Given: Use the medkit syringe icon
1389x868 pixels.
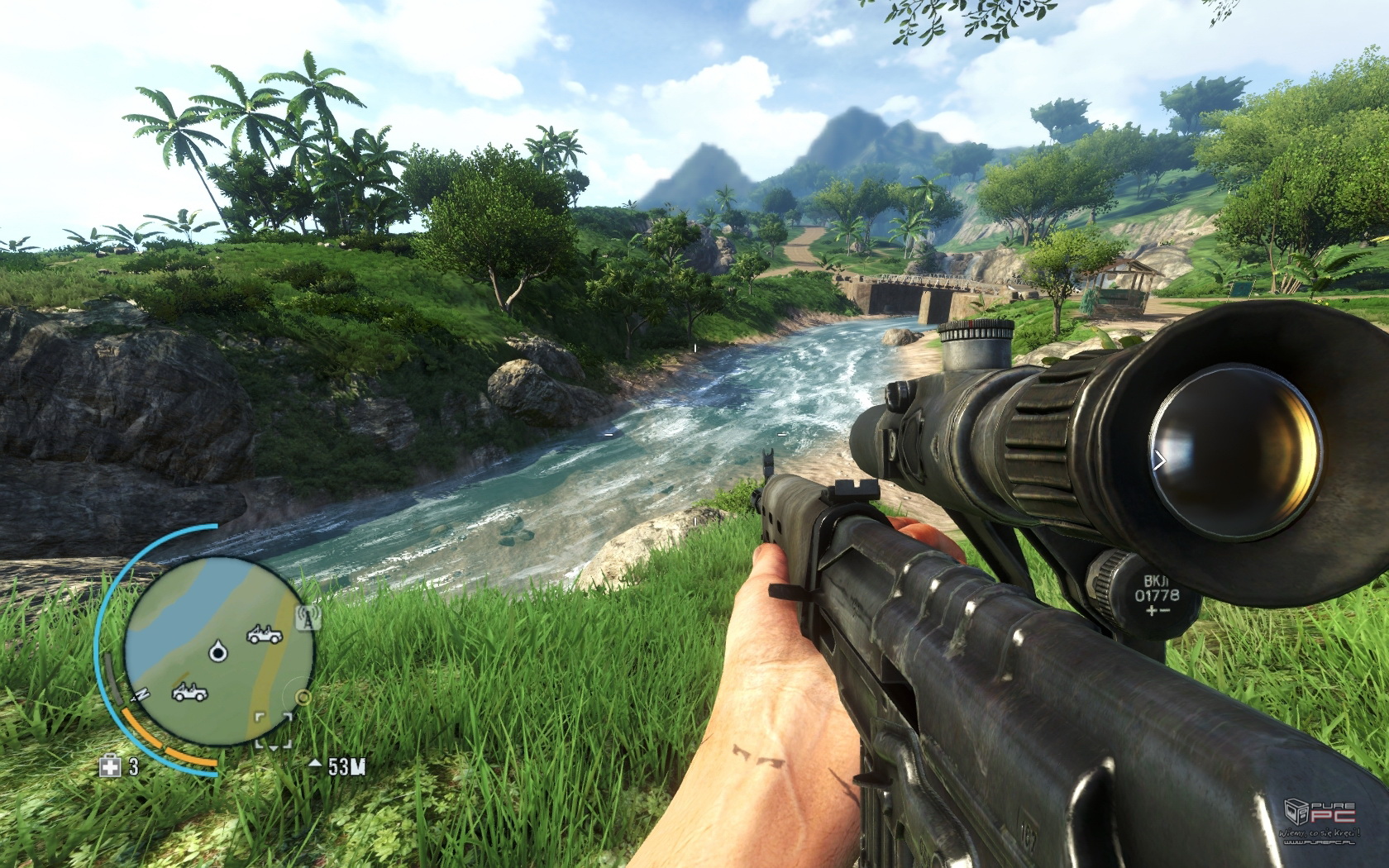Looking at the screenshot, I should 110,766.
